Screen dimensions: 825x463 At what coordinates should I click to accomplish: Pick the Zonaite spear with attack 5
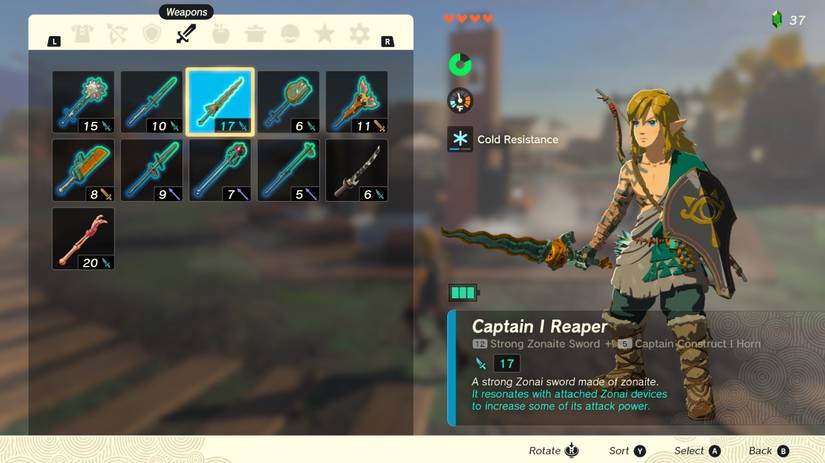pos(288,170)
